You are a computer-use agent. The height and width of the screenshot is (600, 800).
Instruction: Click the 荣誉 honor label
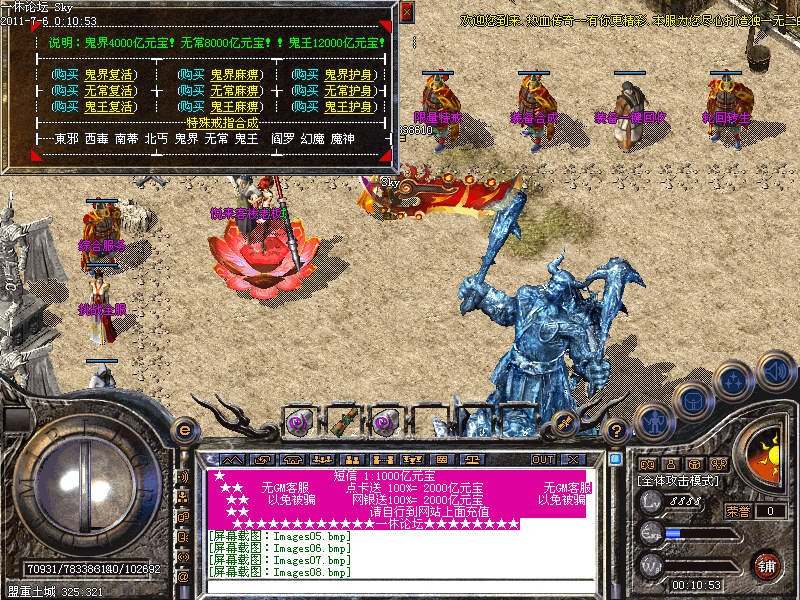738,511
